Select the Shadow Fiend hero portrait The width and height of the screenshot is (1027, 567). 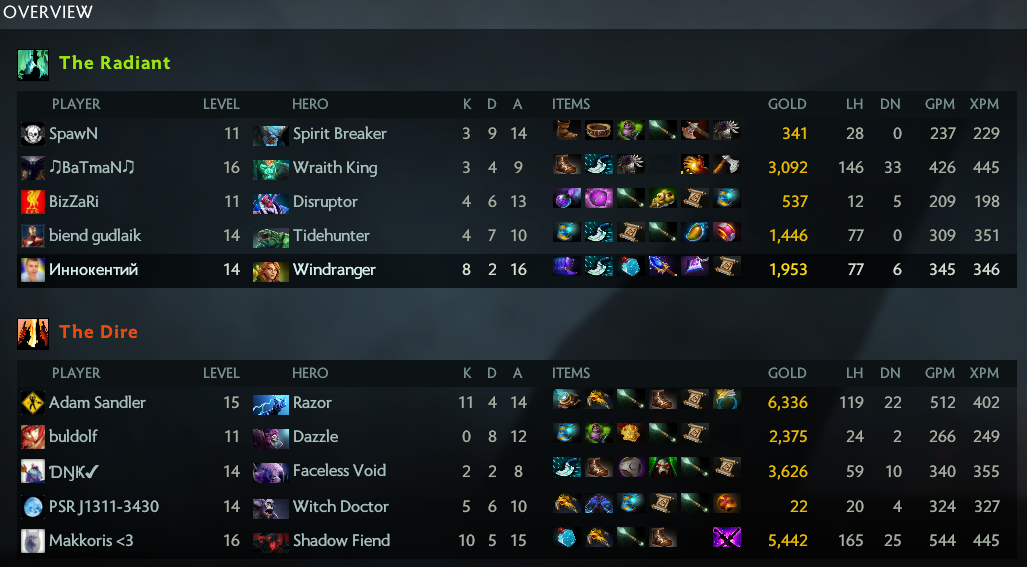pos(270,541)
